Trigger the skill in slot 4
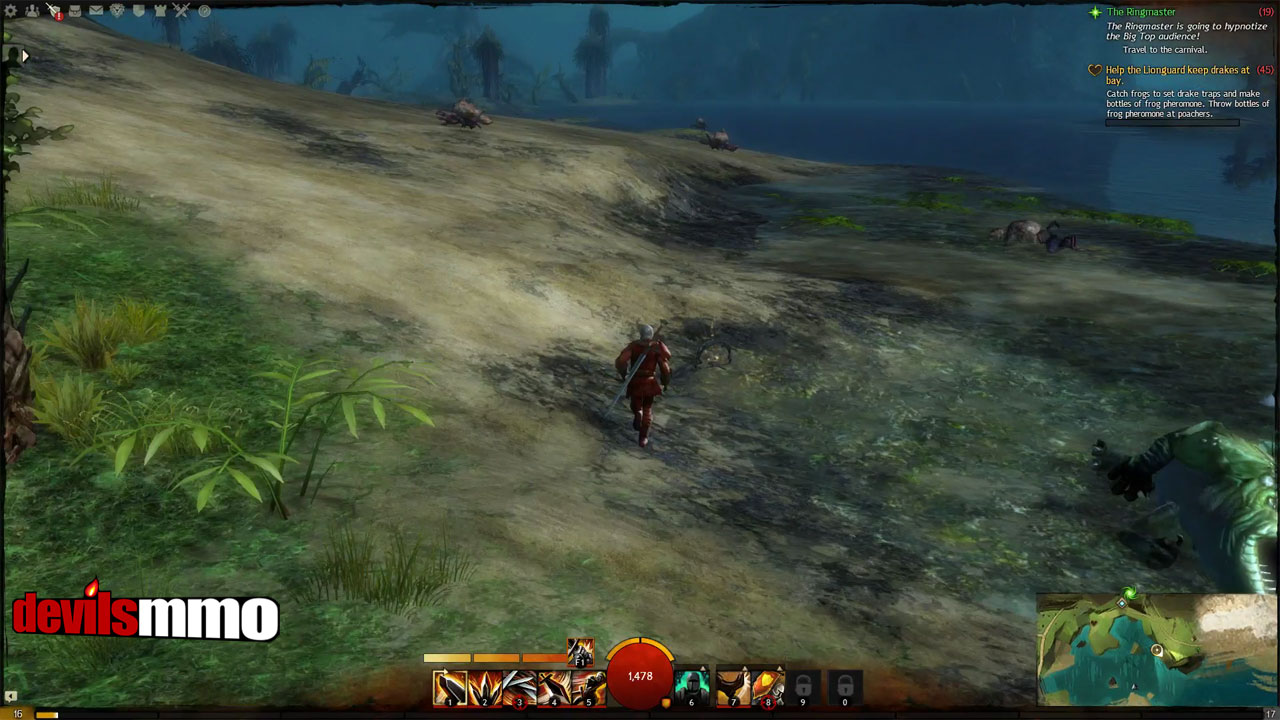 tap(553, 688)
